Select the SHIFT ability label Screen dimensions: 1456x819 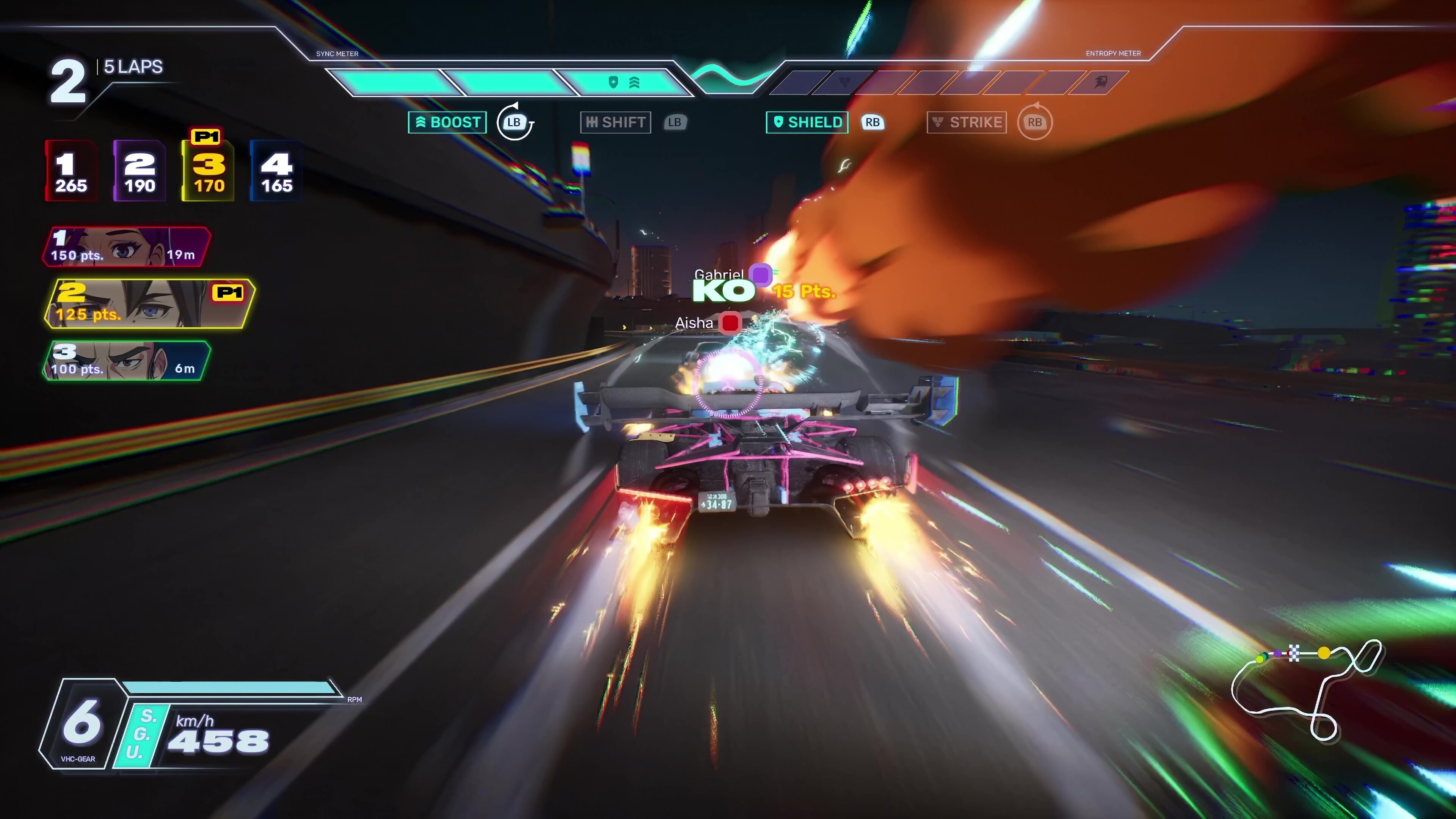pos(615,122)
